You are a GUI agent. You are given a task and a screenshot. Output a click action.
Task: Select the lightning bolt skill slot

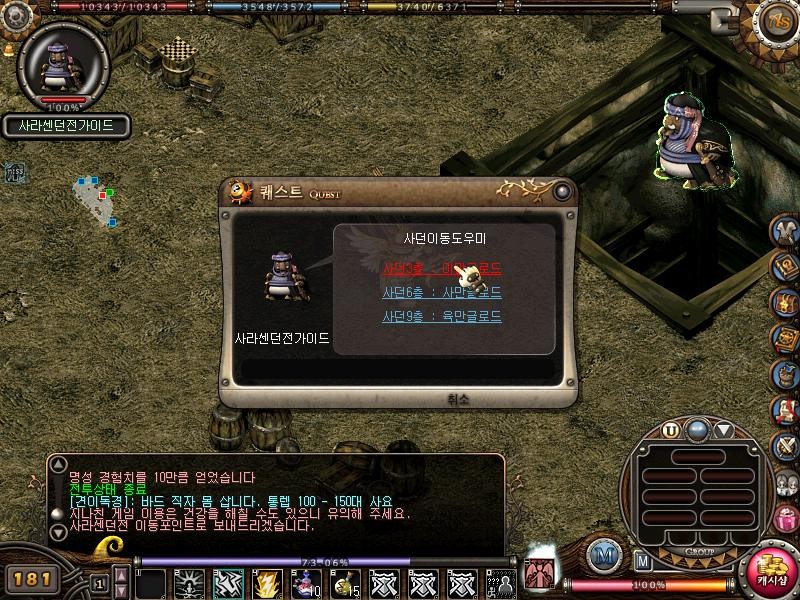click(x=267, y=582)
